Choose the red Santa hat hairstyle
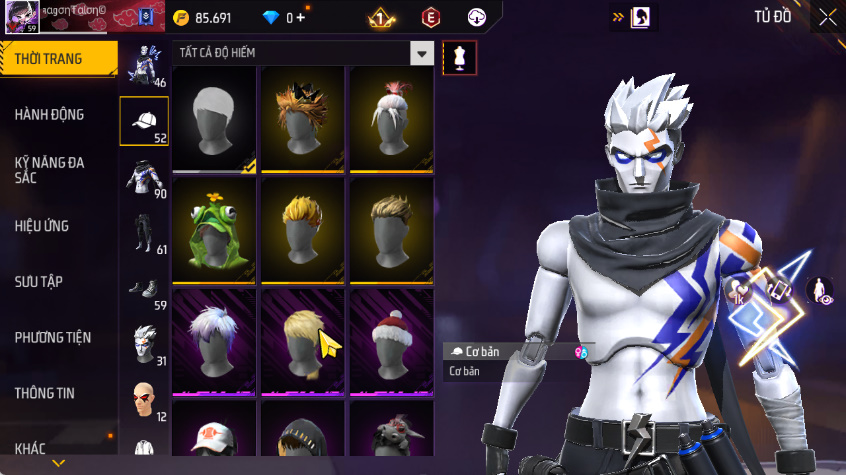Image resolution: width=846 pixels, height=475 pixels. [391, 341]
